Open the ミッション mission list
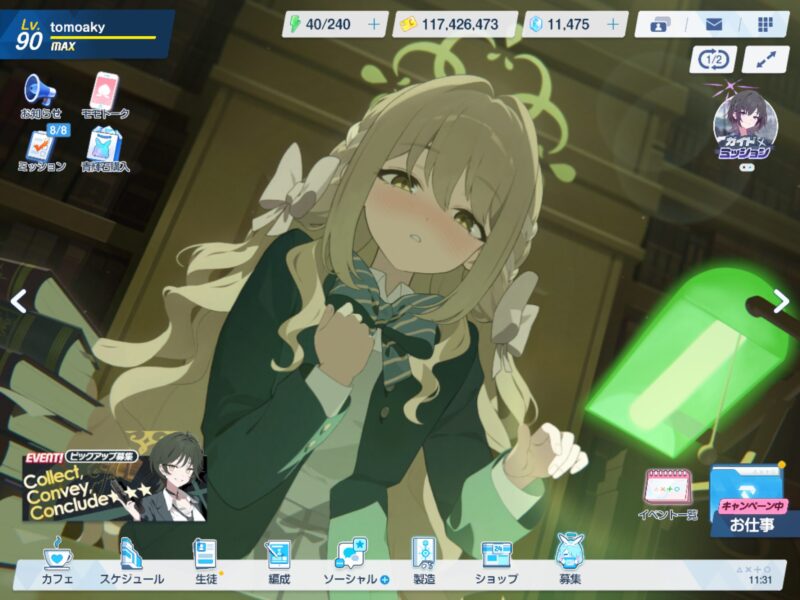800x600 pixels. pos(43,148)
